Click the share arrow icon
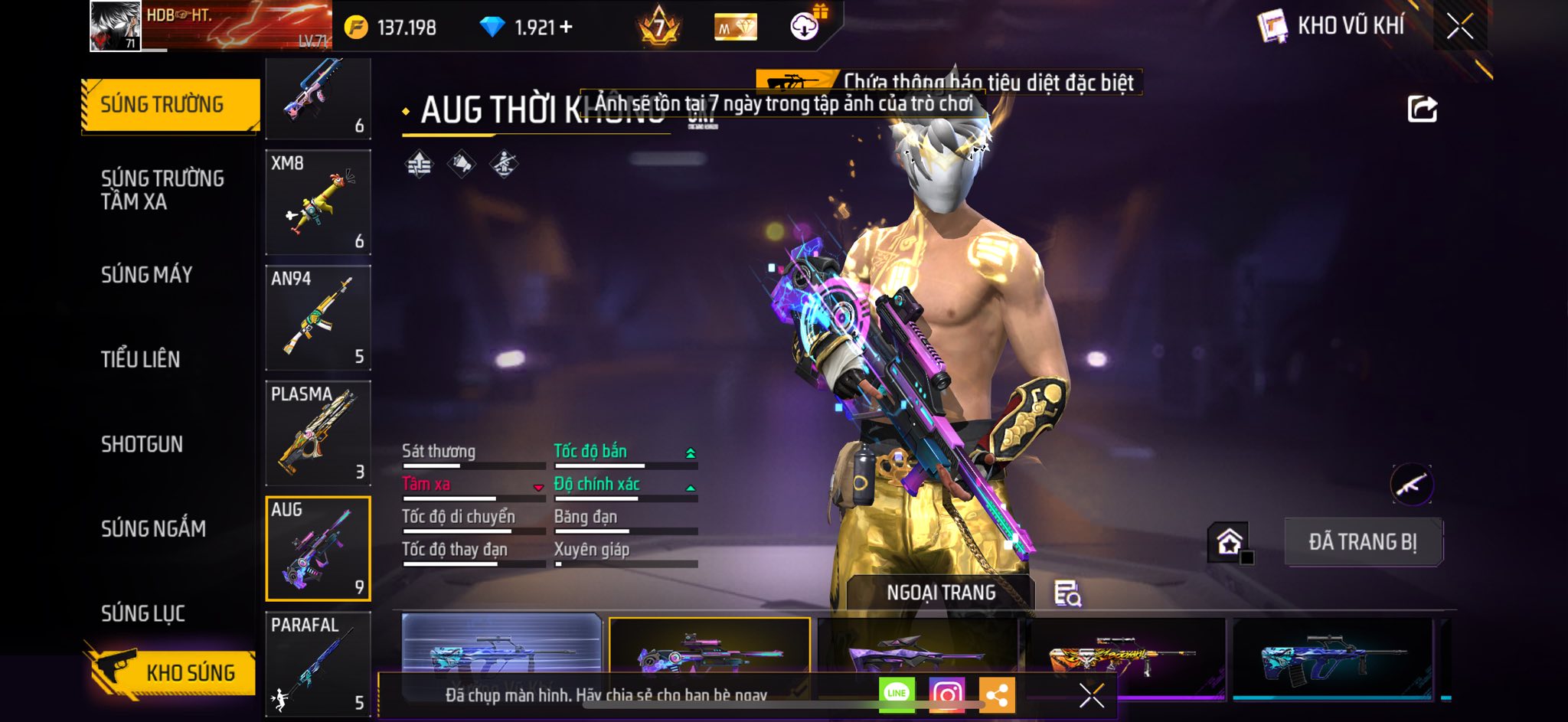Screen dimensions: 1568x722 [x=1422, y=109]
